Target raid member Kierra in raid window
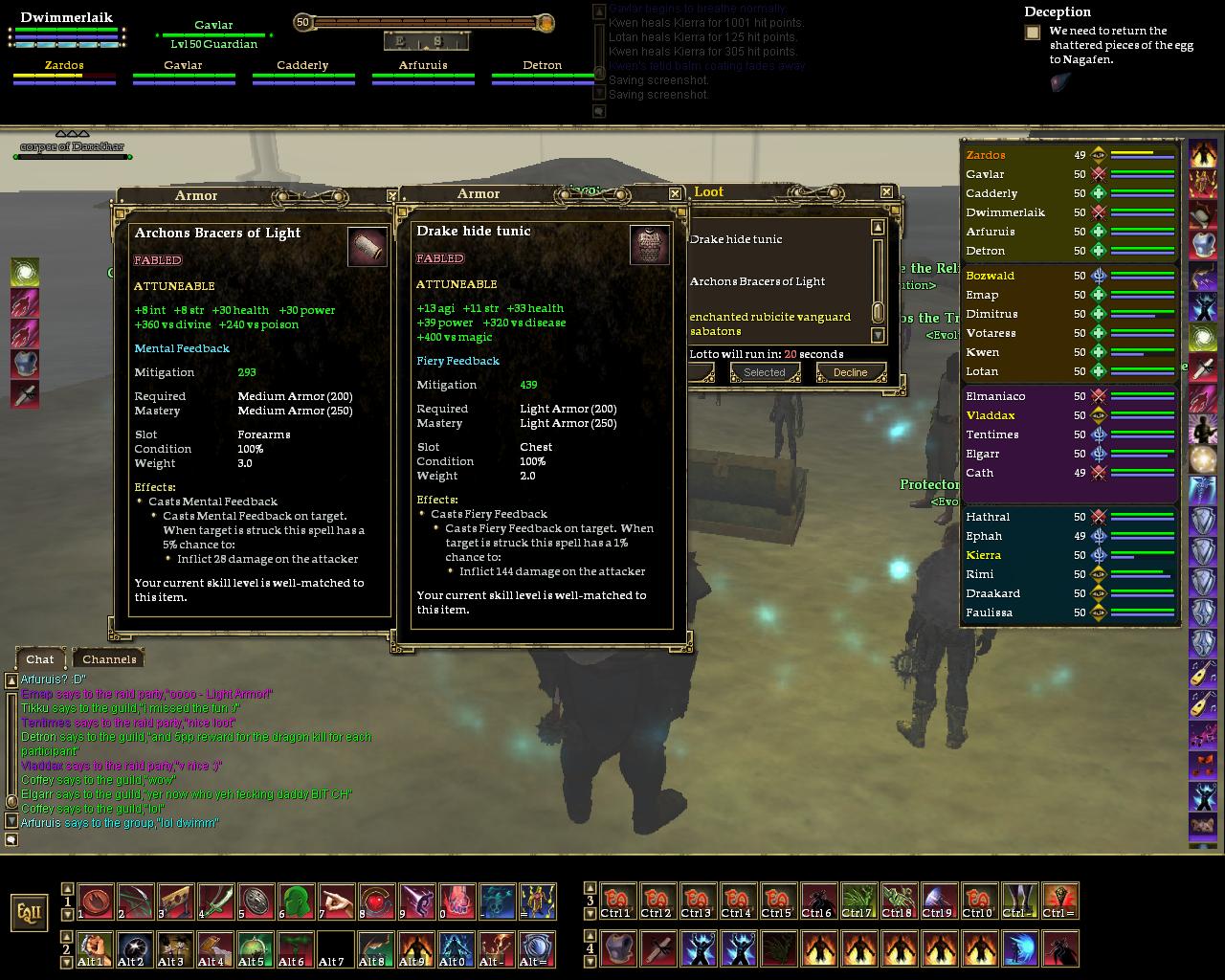 (984, 555)
